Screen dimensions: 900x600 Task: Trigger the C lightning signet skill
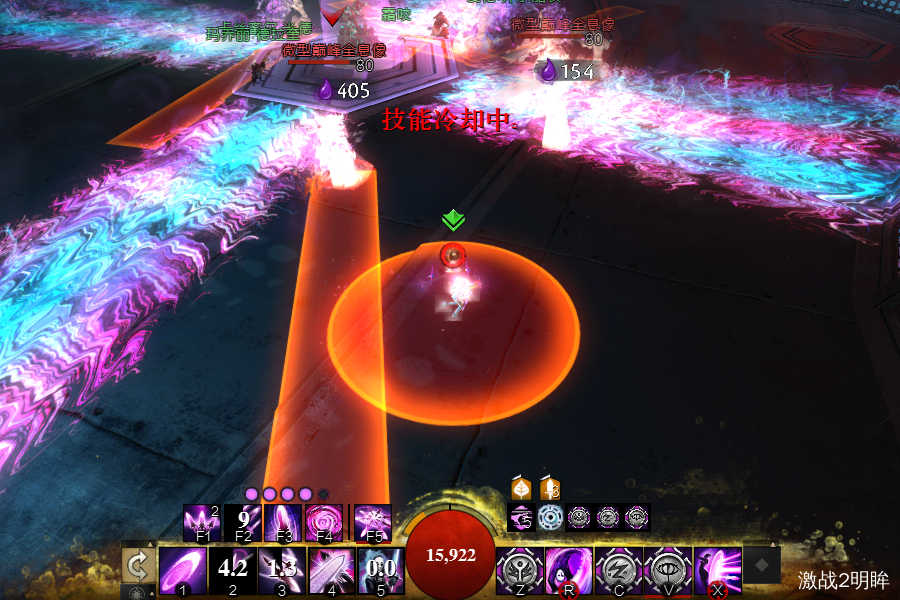click(x=619, y=570)
